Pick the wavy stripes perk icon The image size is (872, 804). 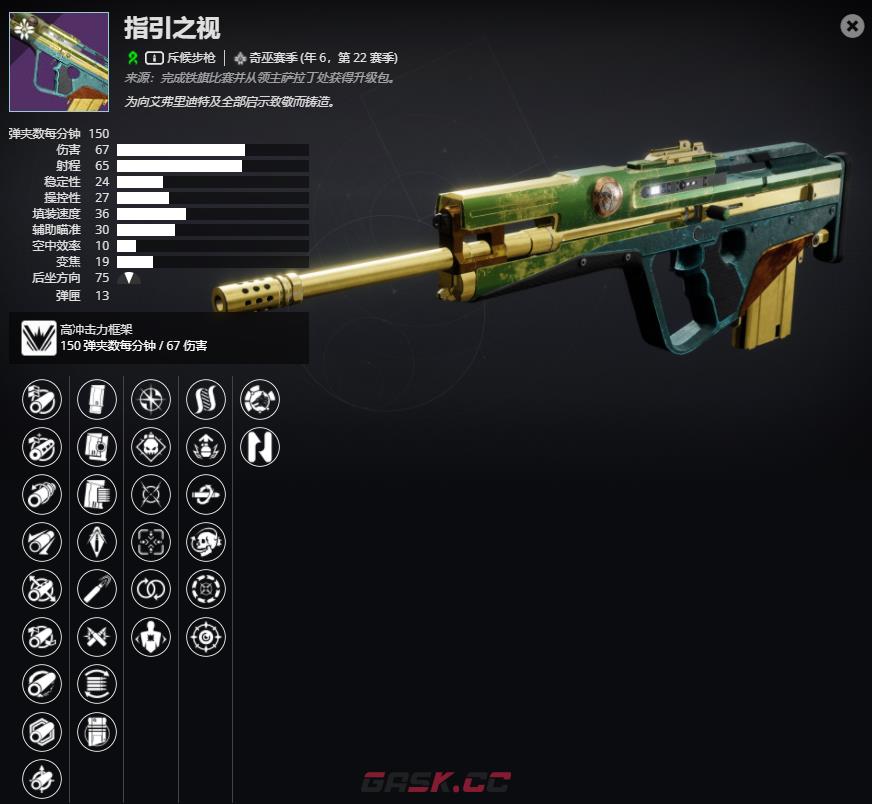tap(206, 400)
